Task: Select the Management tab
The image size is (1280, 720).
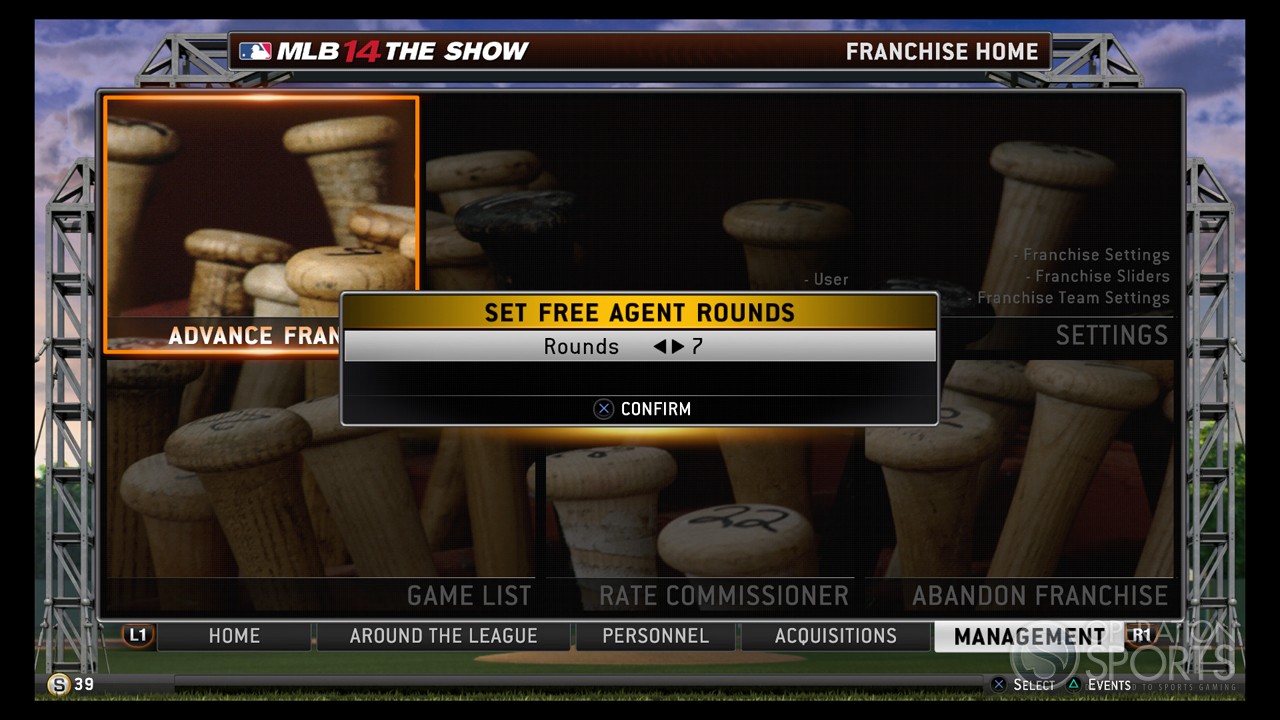Action: tap(1029, 636)
